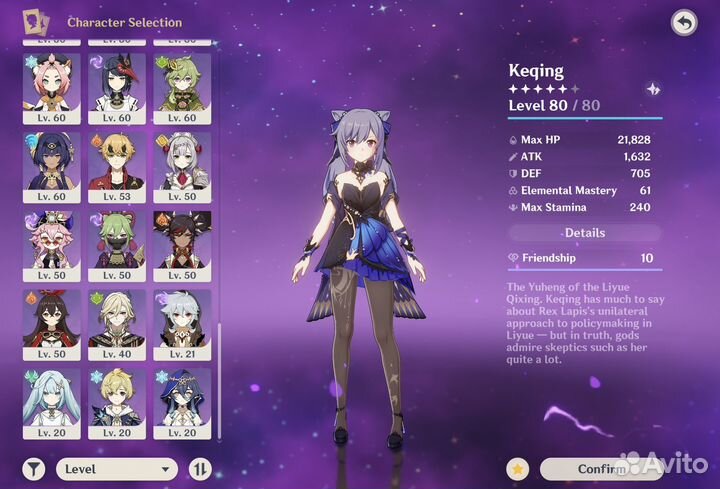
Task: Choose Razor at Lv. 21
Action: pyautogui.click(x=181, y=324)
